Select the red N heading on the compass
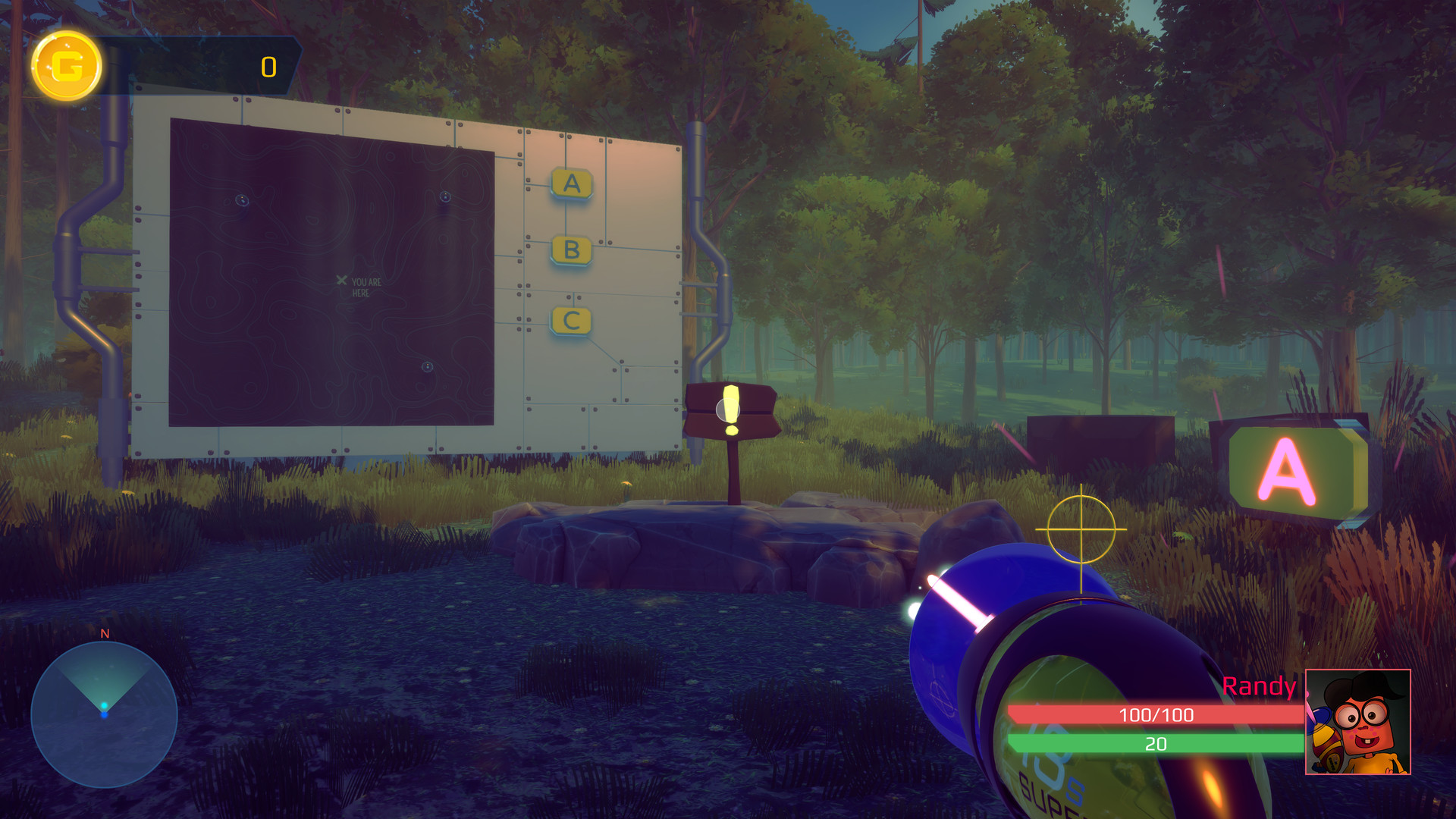 click(103, 634)
